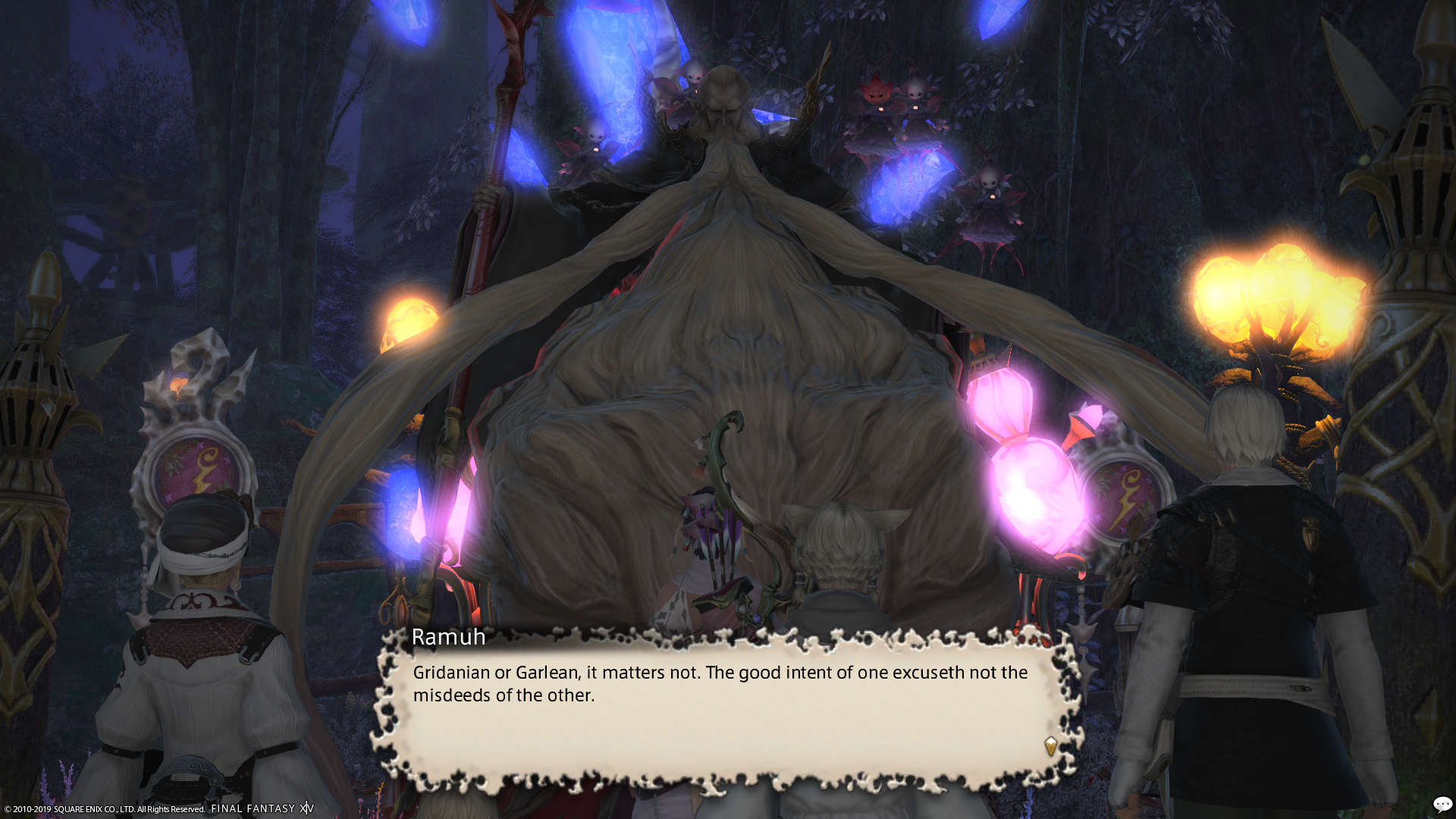Click the FINAL FANTASY XIV logo text
This screenshot has height=819, width=1456.
[262, 808]
